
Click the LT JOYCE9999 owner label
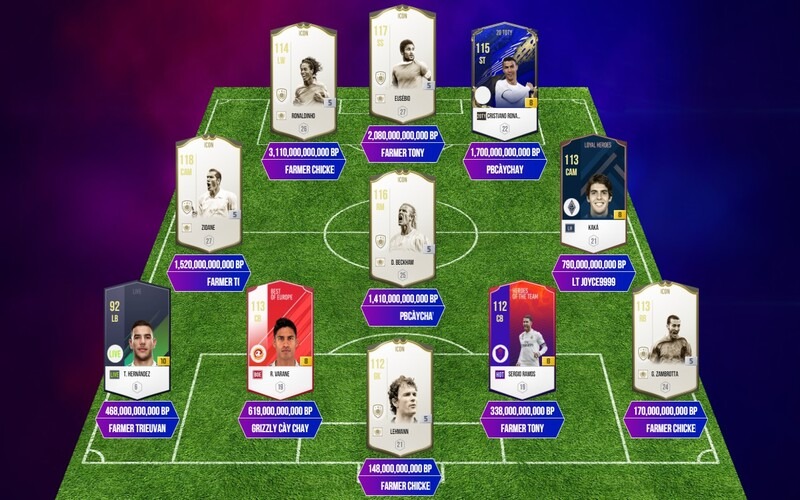593,283
